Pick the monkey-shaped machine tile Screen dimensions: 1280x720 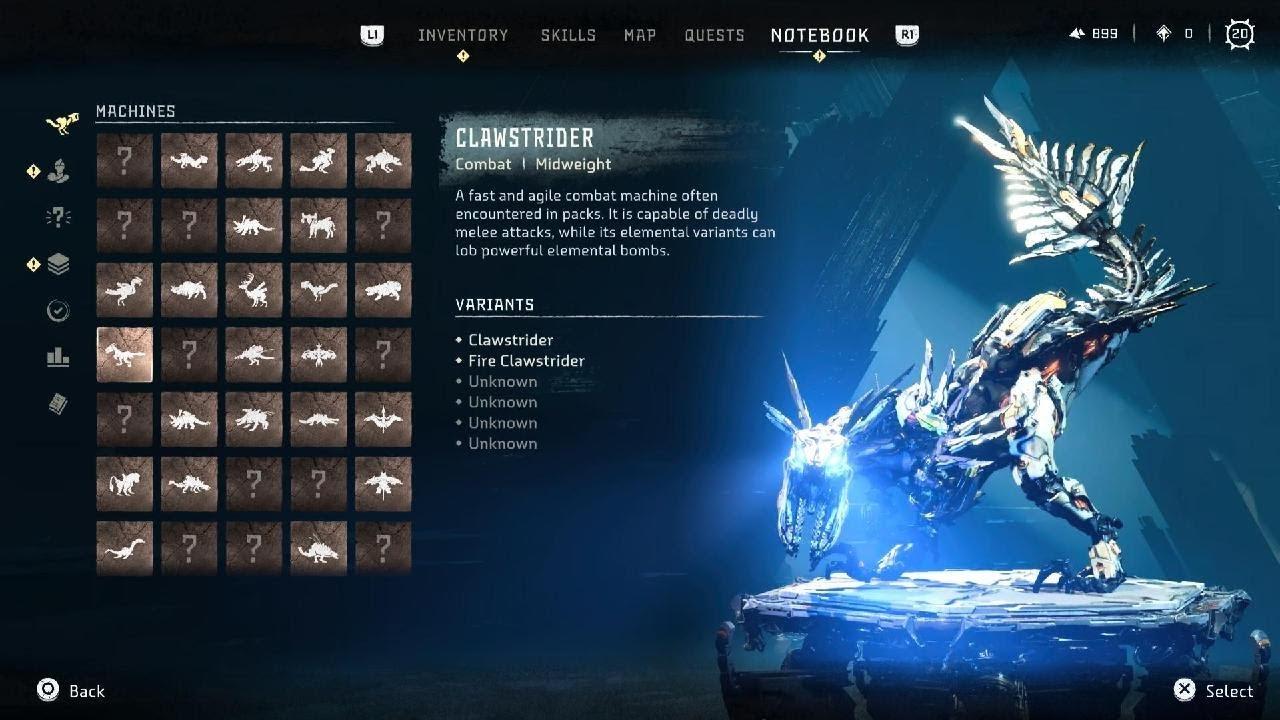(x=125, y=484)
